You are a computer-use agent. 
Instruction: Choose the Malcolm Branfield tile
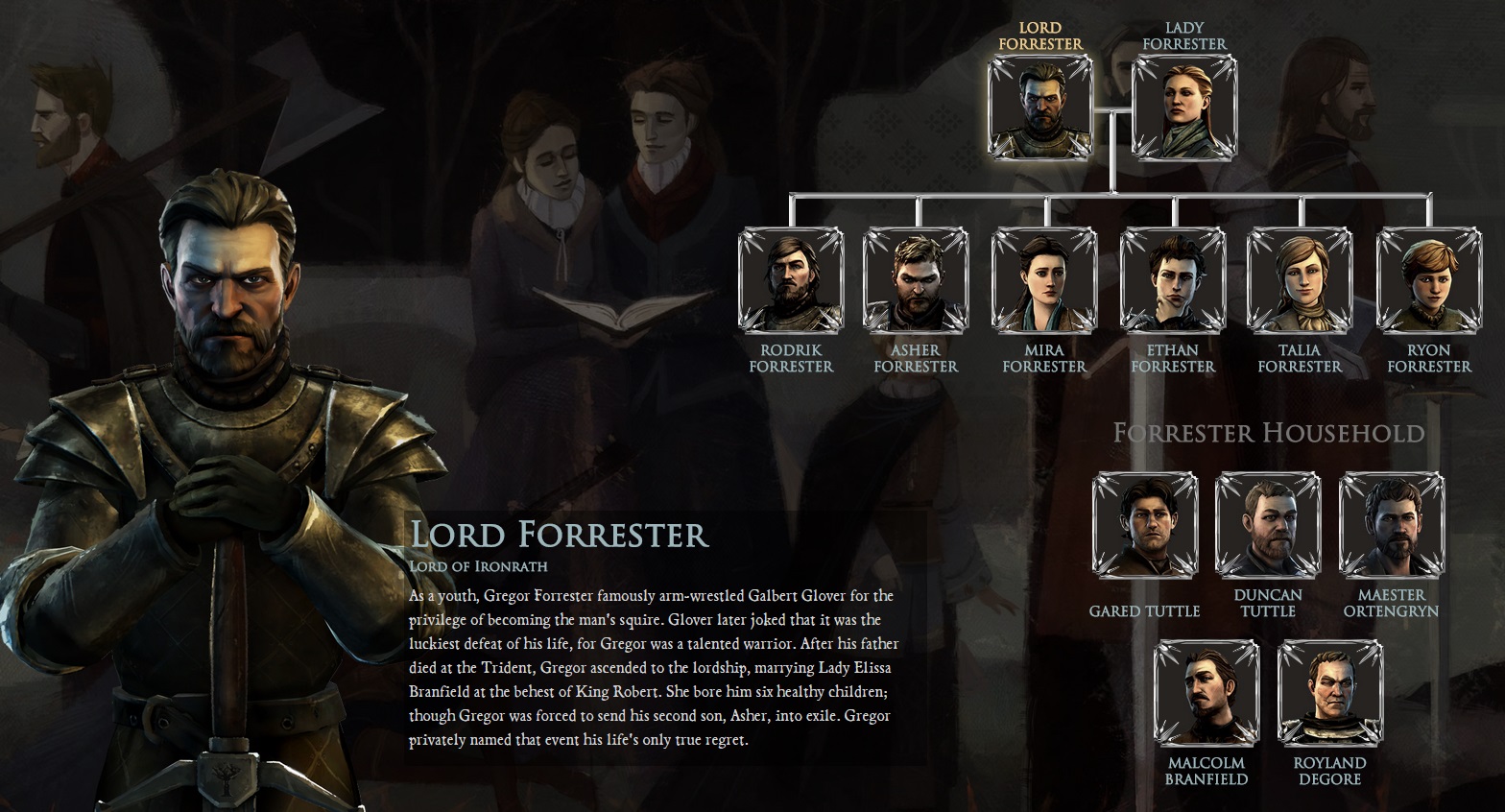1206,693
